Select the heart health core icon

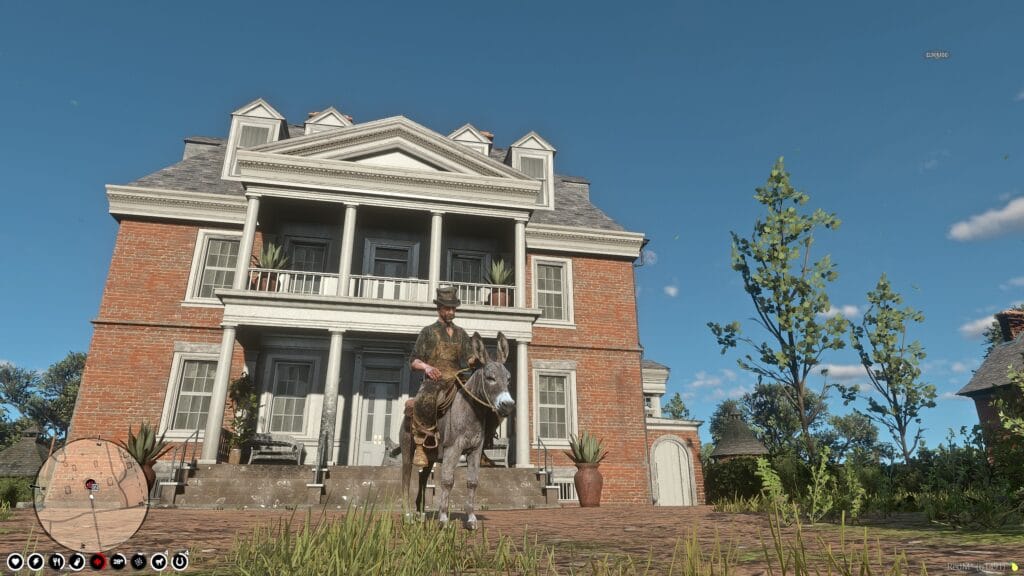tap(15, 561)
